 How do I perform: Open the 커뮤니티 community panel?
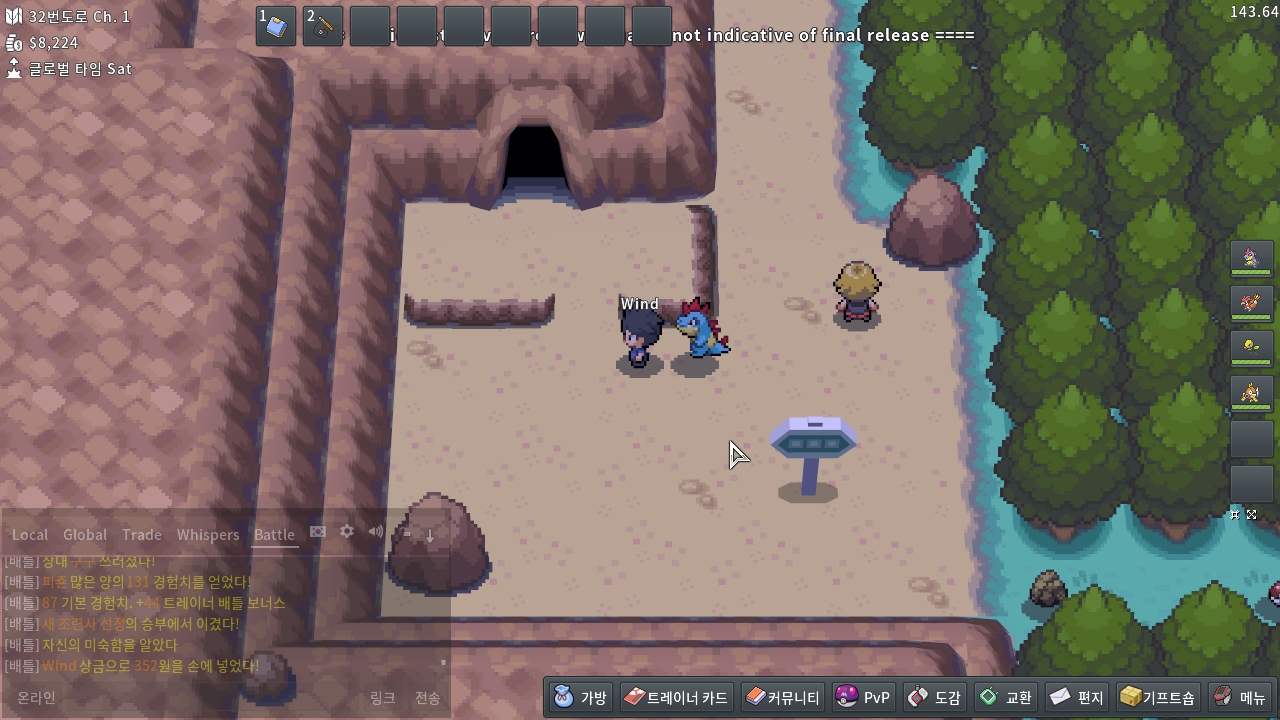783,697
